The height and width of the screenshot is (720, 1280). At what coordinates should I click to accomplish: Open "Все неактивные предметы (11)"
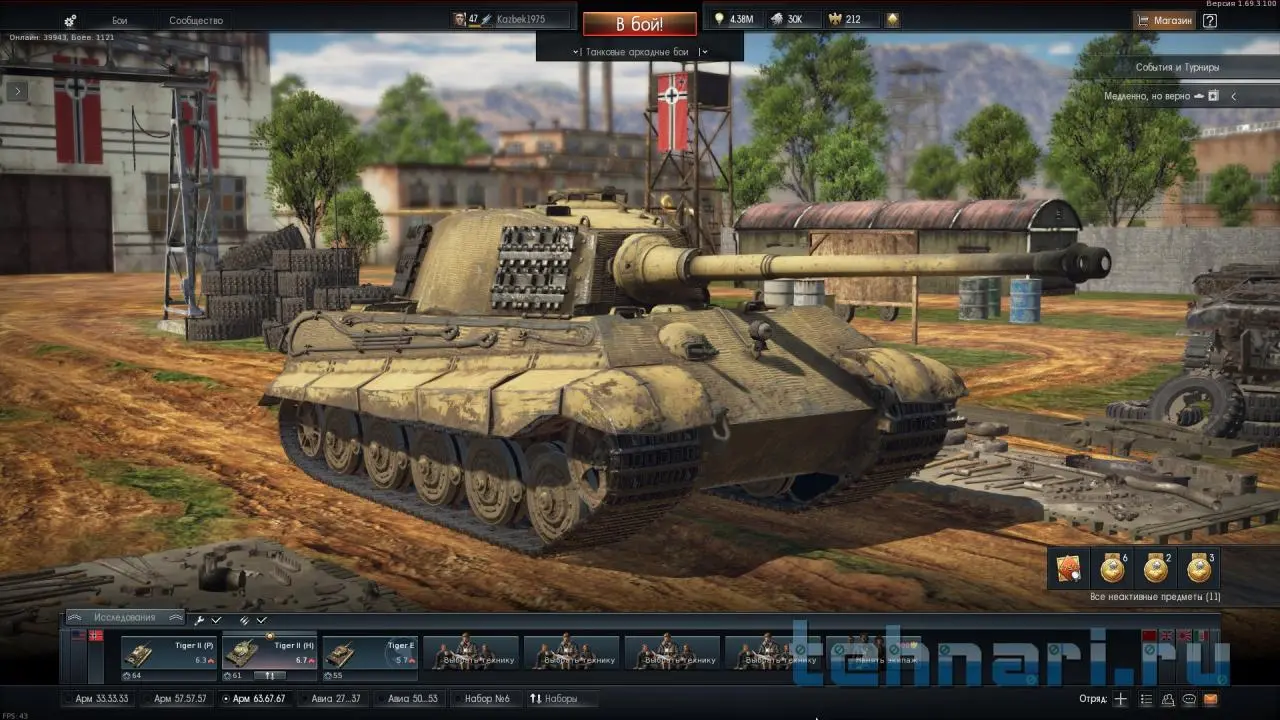1155,597
